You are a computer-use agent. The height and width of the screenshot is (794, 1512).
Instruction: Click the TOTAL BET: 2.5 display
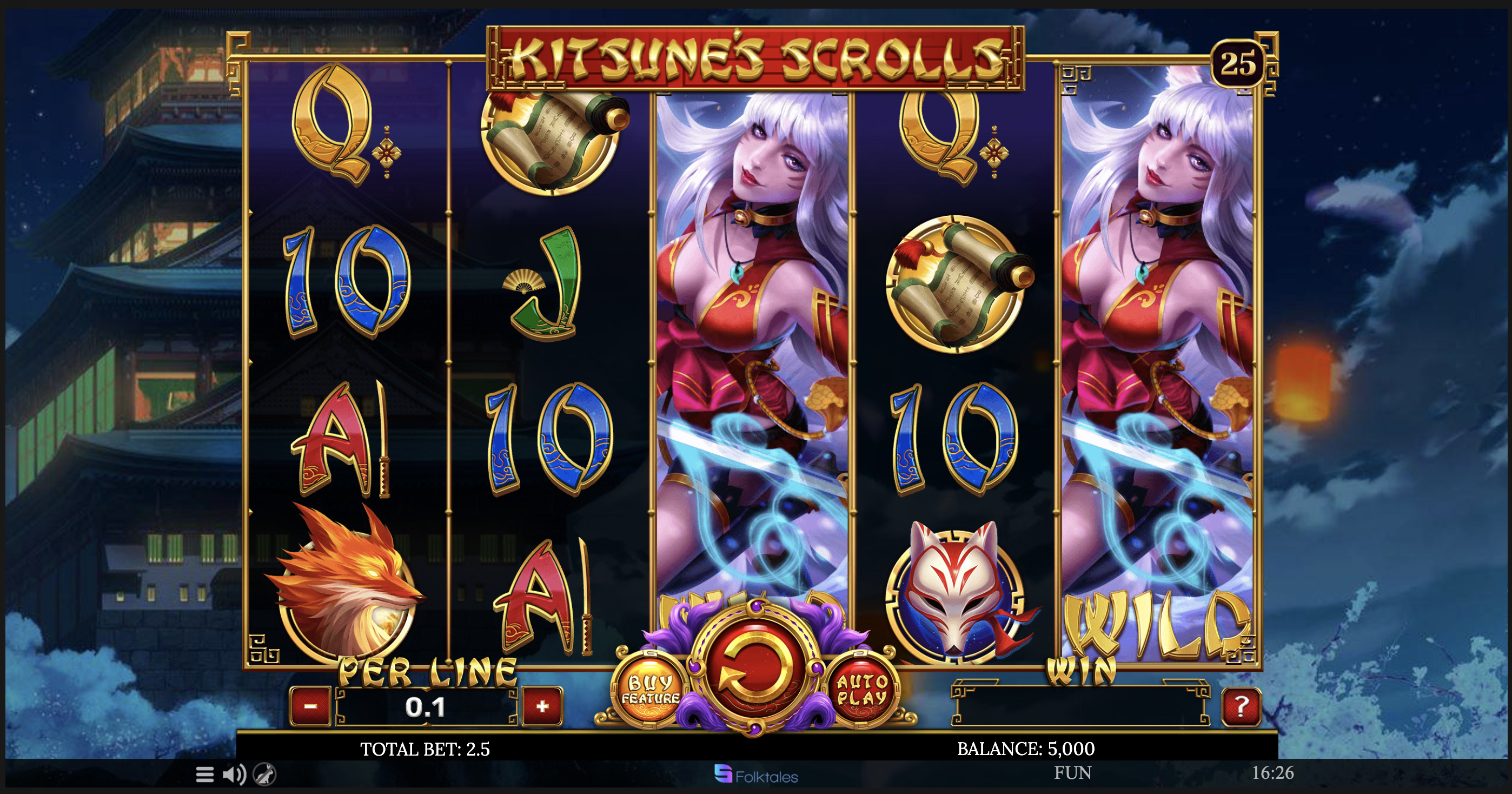(425, 748)
